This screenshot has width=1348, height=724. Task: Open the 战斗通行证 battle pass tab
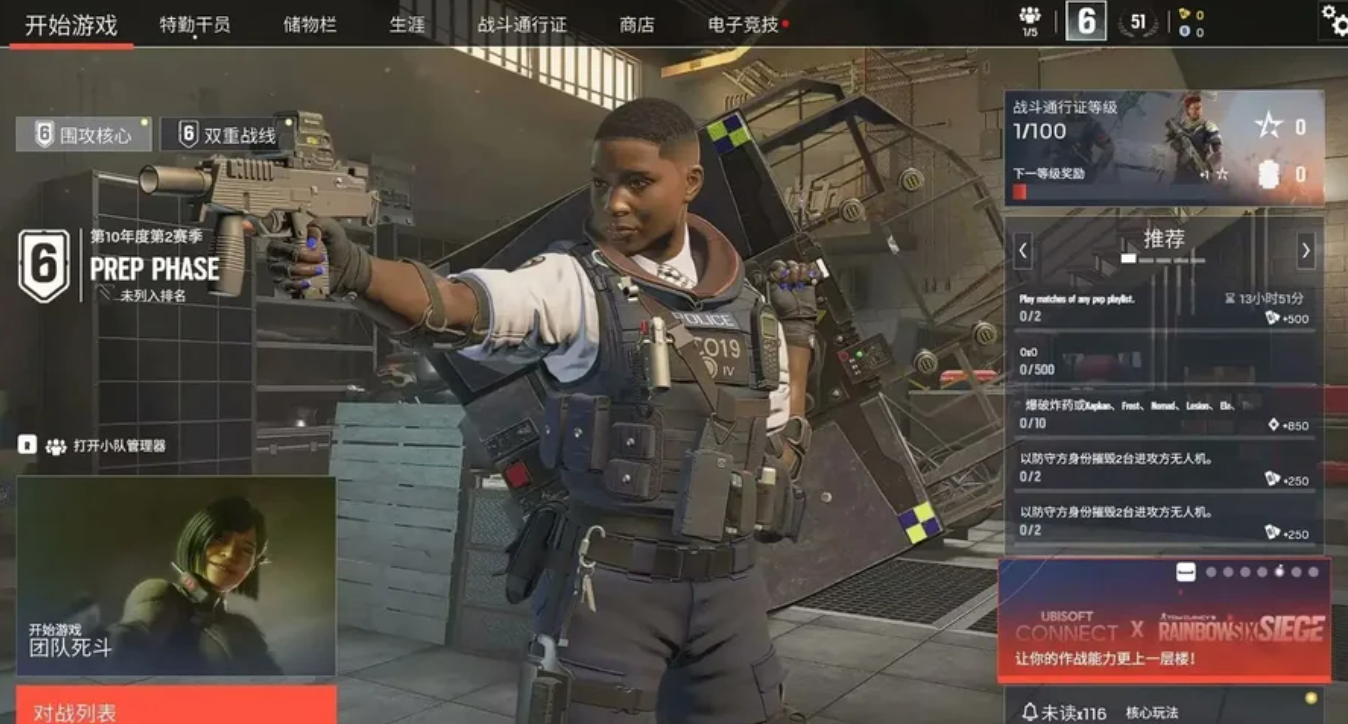522,25
